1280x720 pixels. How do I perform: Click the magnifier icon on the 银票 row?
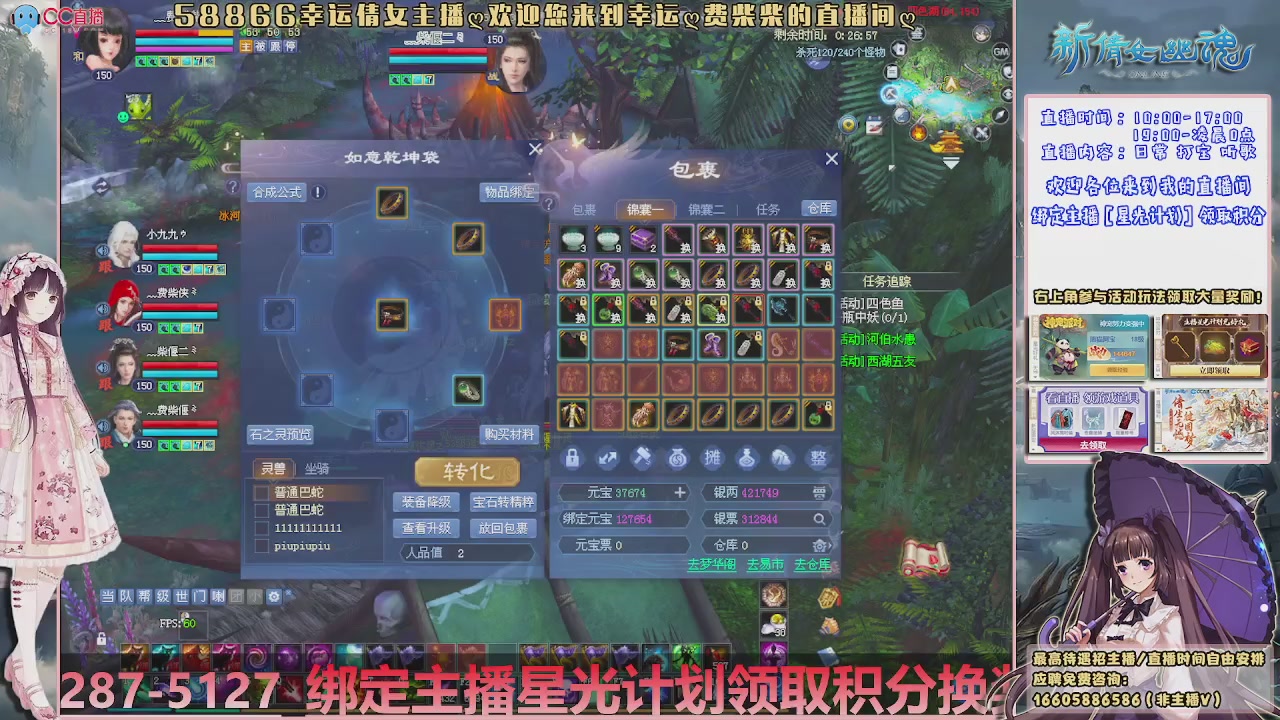(819, 520)
